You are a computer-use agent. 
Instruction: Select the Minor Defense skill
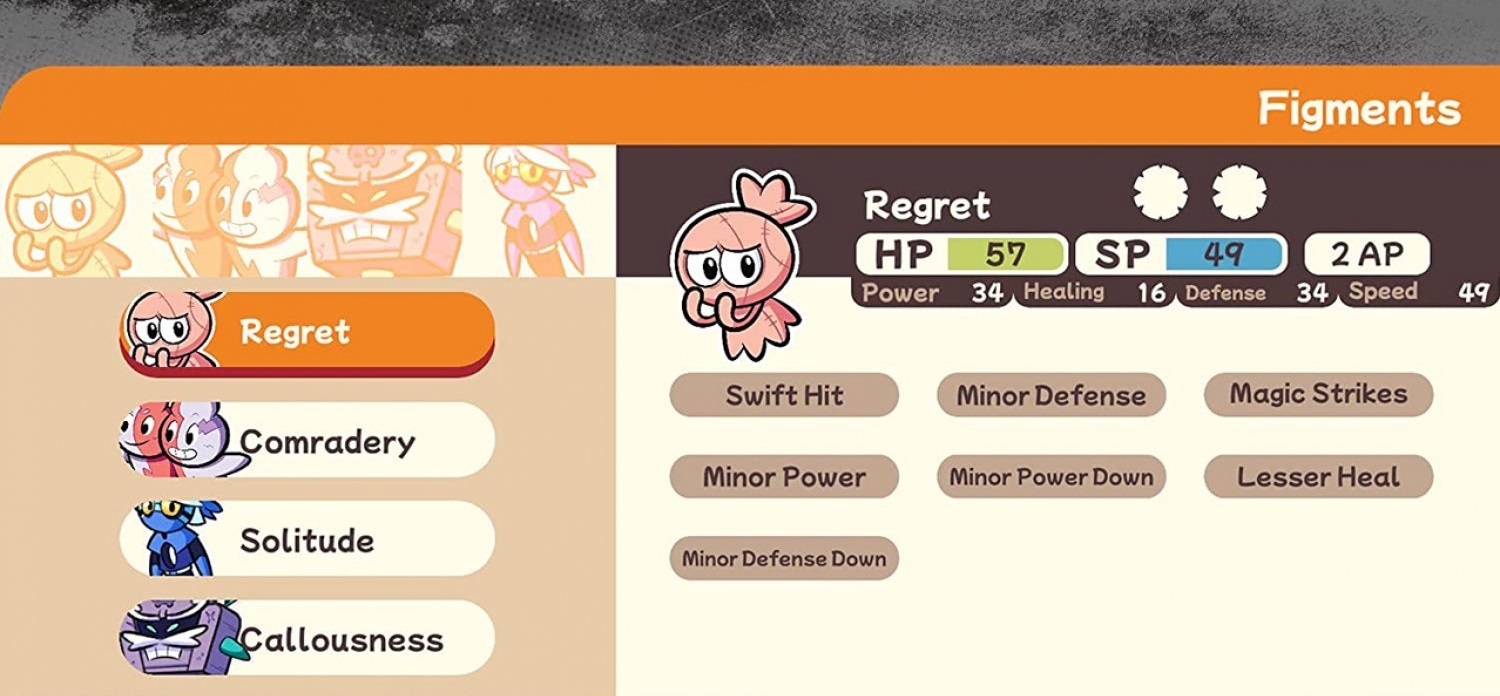click(x=1051, y=395)
